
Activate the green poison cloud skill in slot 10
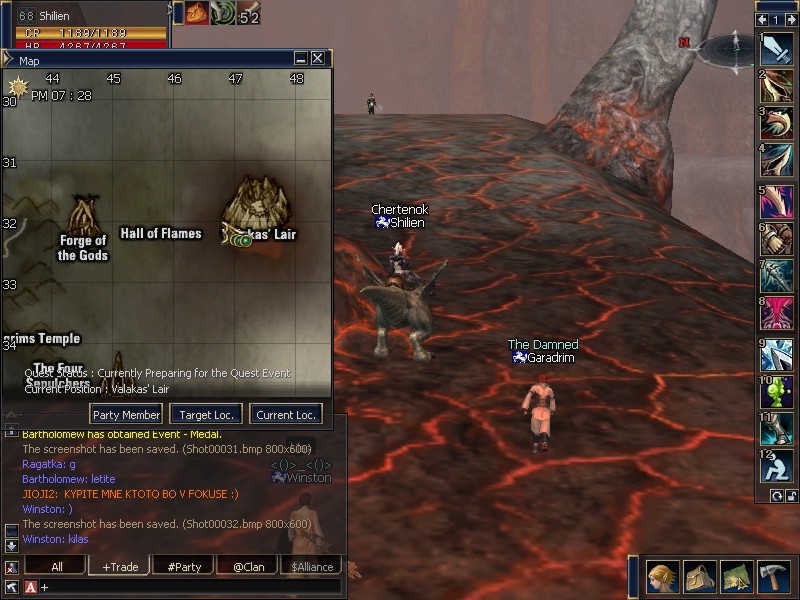click(778, 392)
